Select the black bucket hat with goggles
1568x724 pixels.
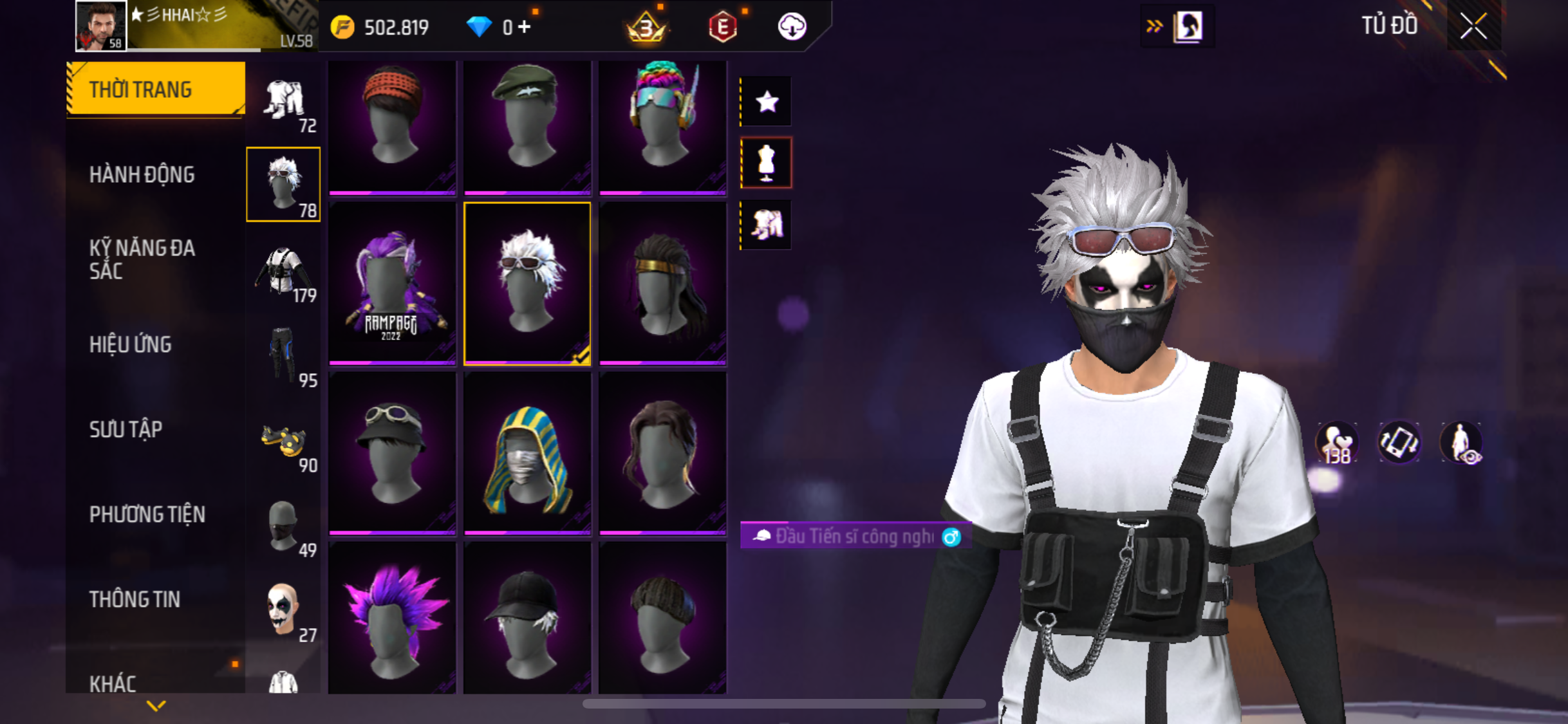coord(392,454)
